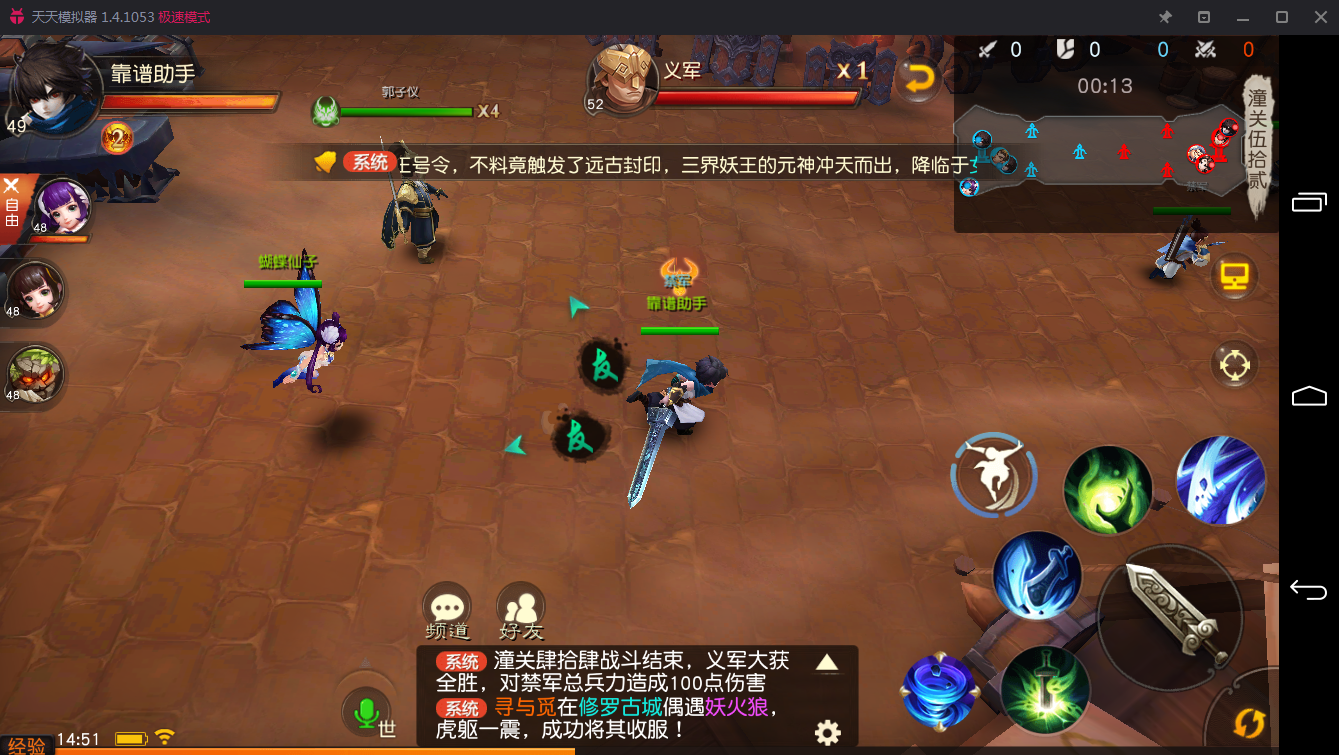Expand the system chat log arrow
1339x755 pixels.
click(827, 662)
